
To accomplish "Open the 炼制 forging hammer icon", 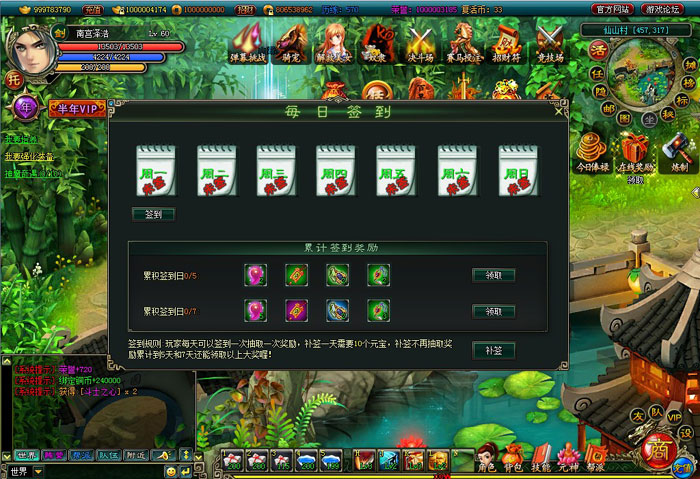I will 679,150.
